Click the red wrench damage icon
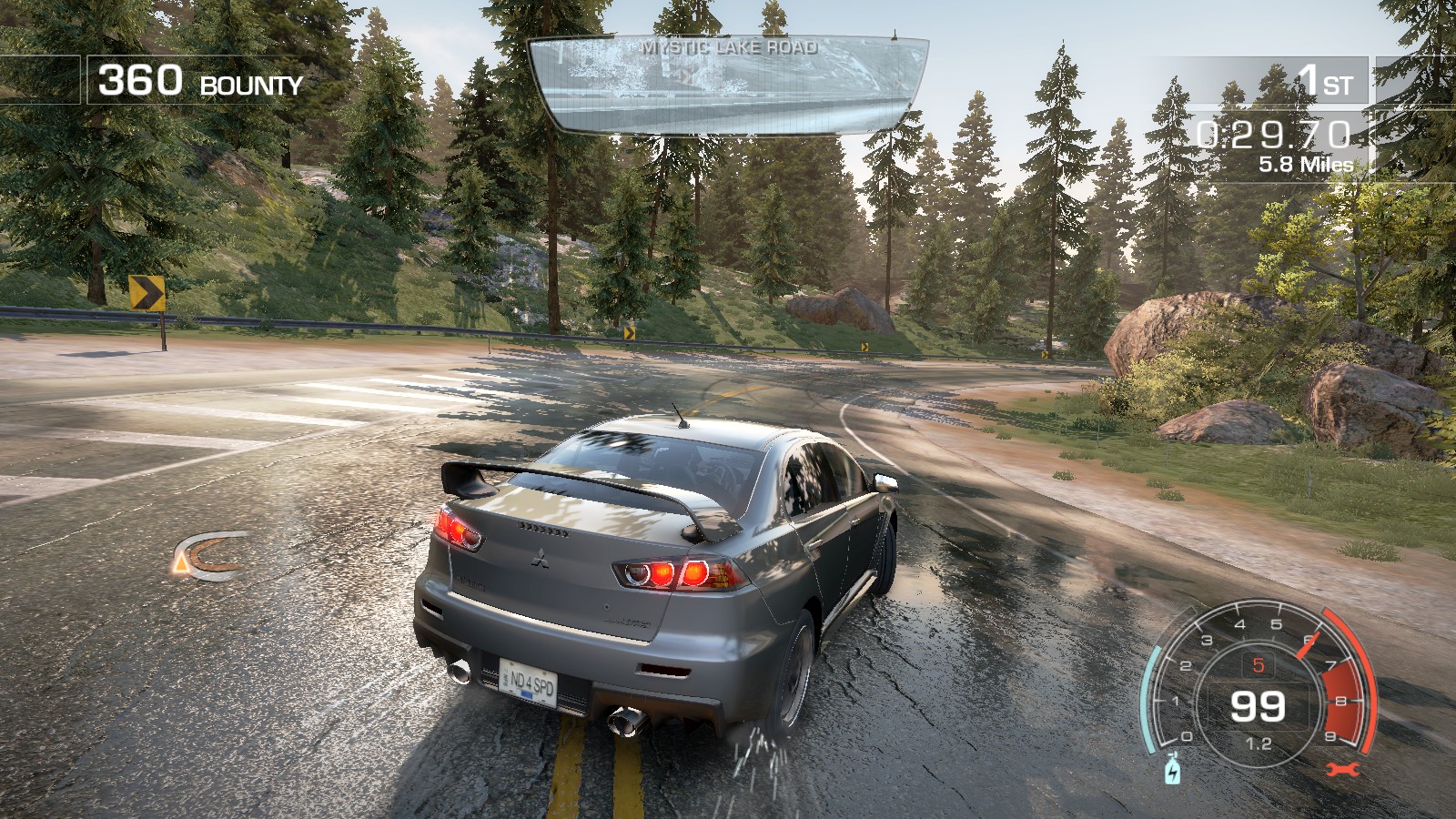This screenshot has height=819, width=1456. tap(1342, 770)
